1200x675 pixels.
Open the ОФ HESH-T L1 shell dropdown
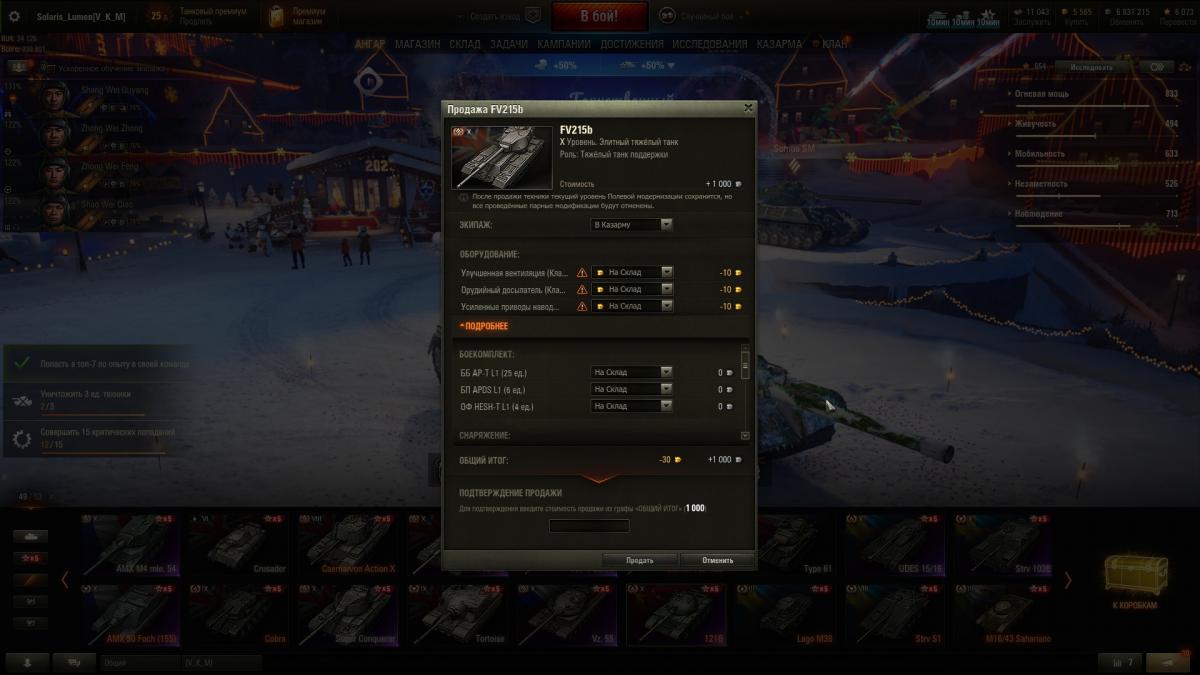[631, 406]
